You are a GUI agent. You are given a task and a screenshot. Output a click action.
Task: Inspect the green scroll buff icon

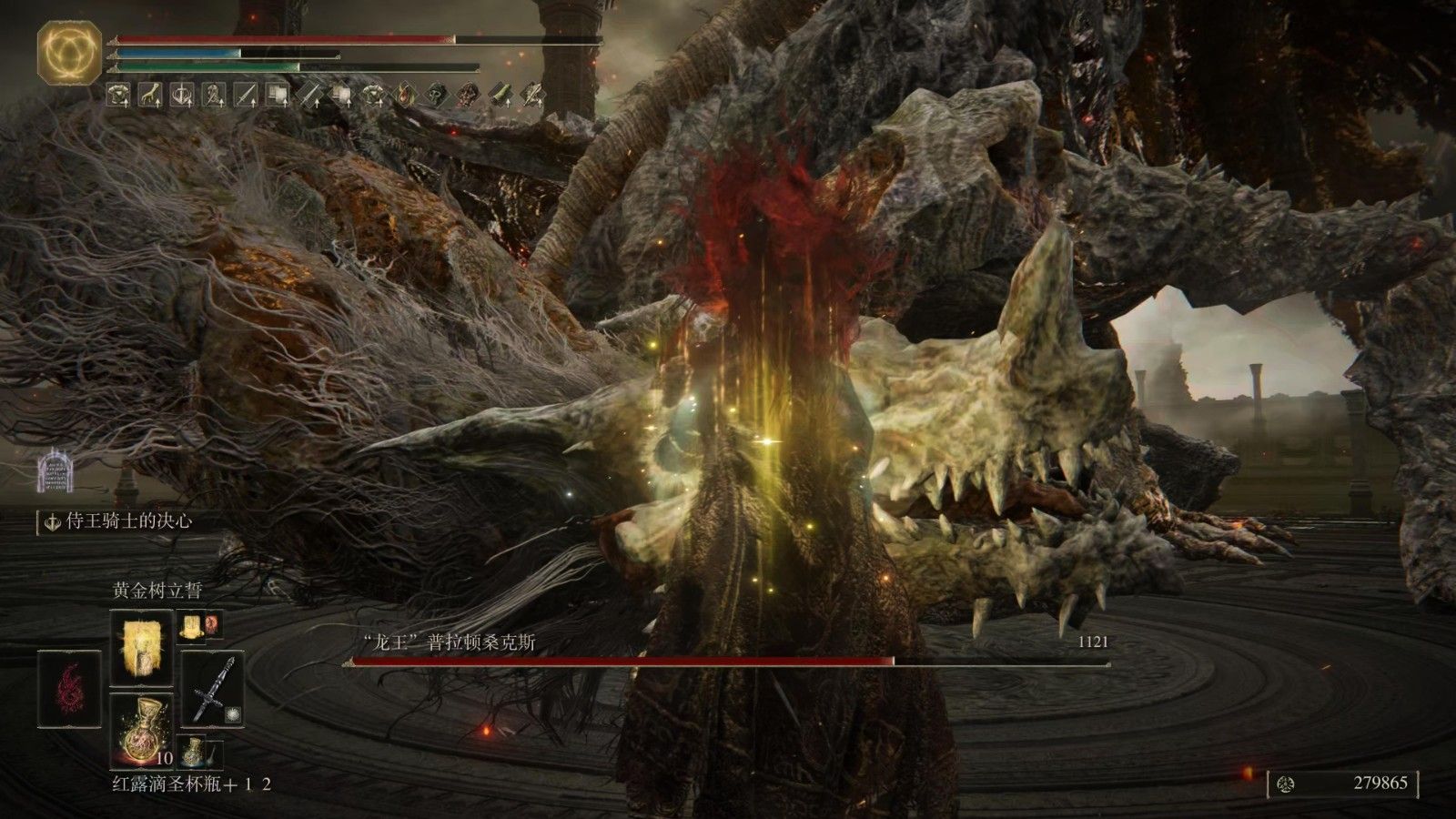(503, 93)
